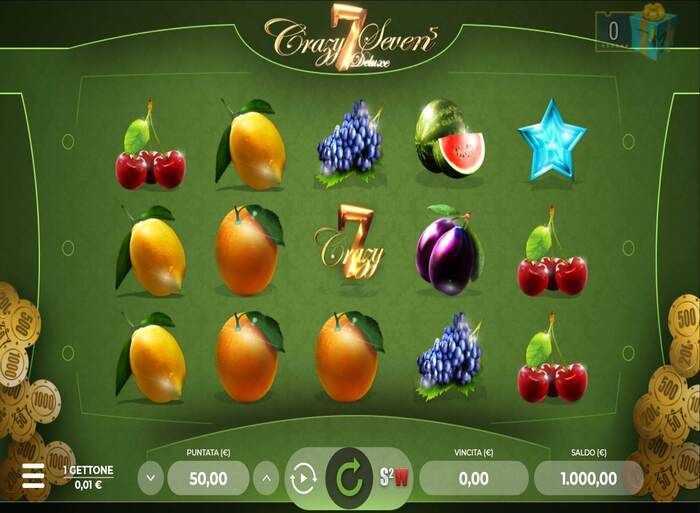Spin the reels with the green button
The height and width of the screenshot is (513, 700).
click(348, 478)
